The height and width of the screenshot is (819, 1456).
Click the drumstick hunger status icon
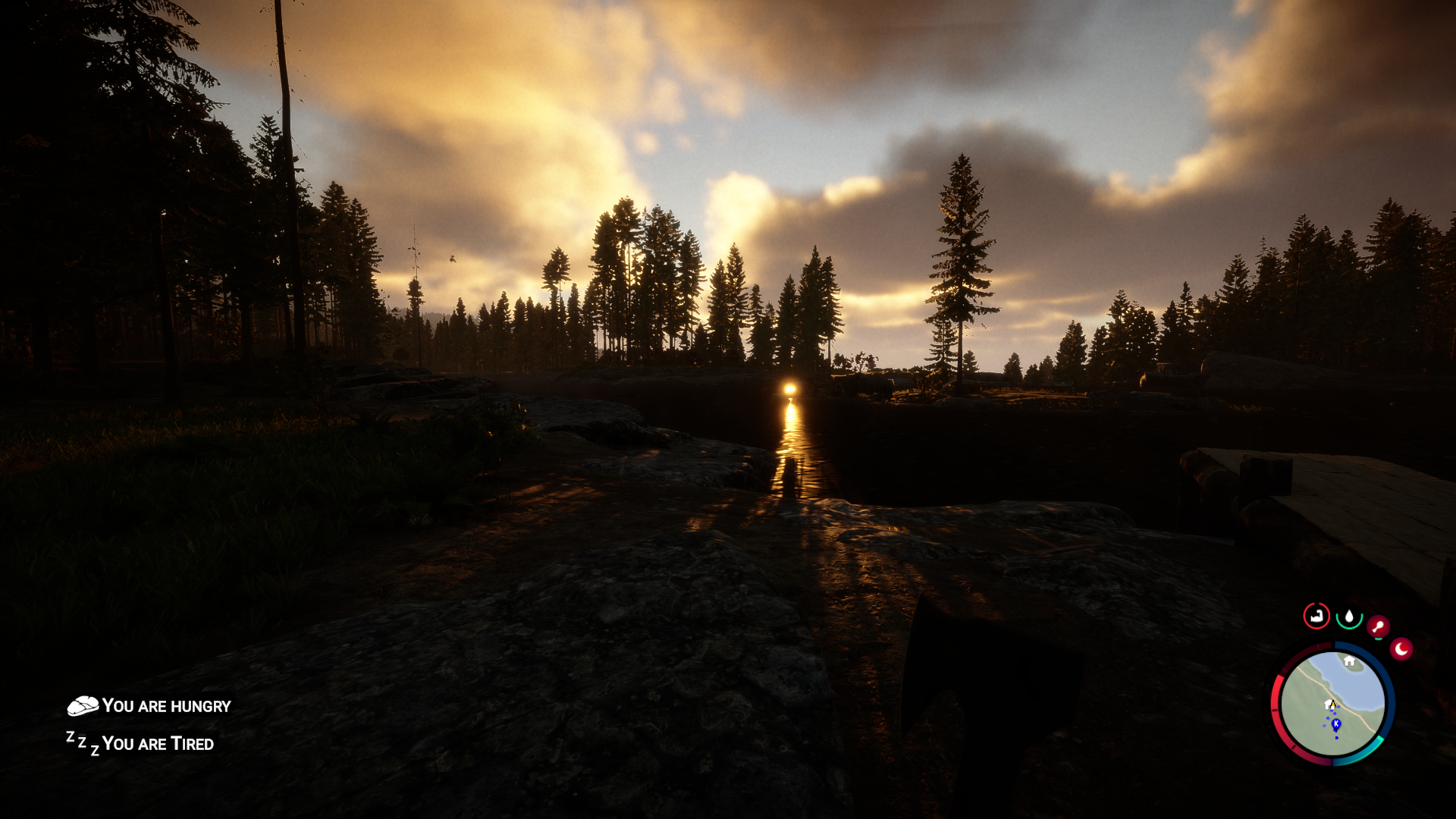coord(1378,625)
